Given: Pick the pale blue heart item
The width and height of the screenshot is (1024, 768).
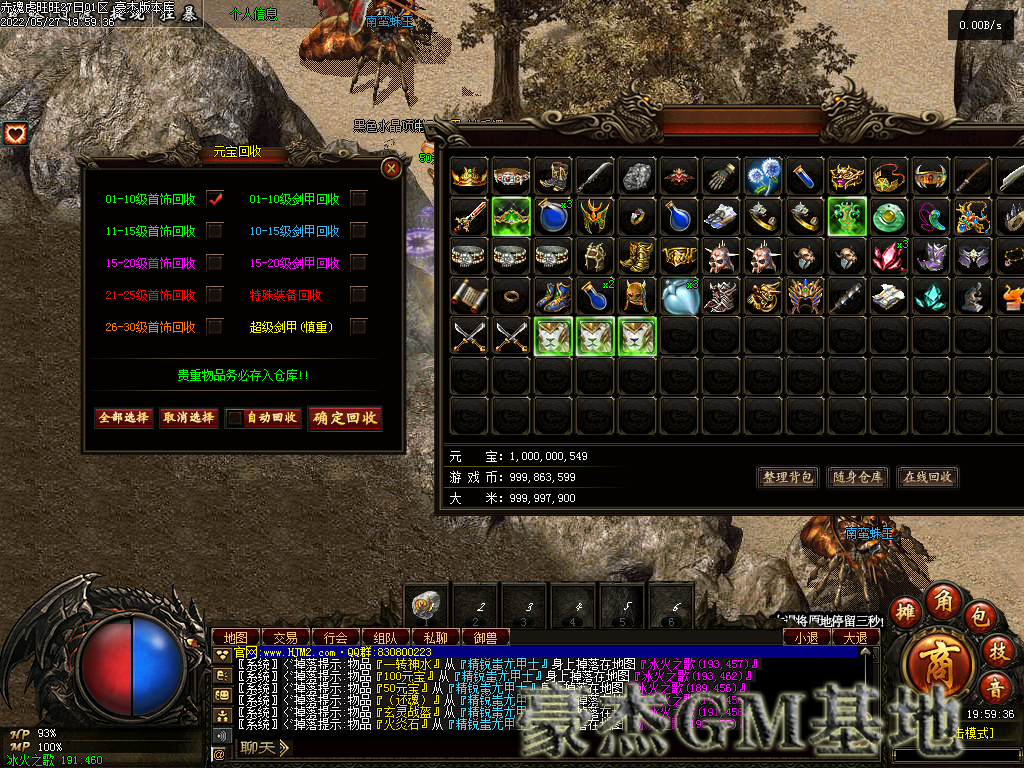Looking at the screenshot, I should 679,295.
